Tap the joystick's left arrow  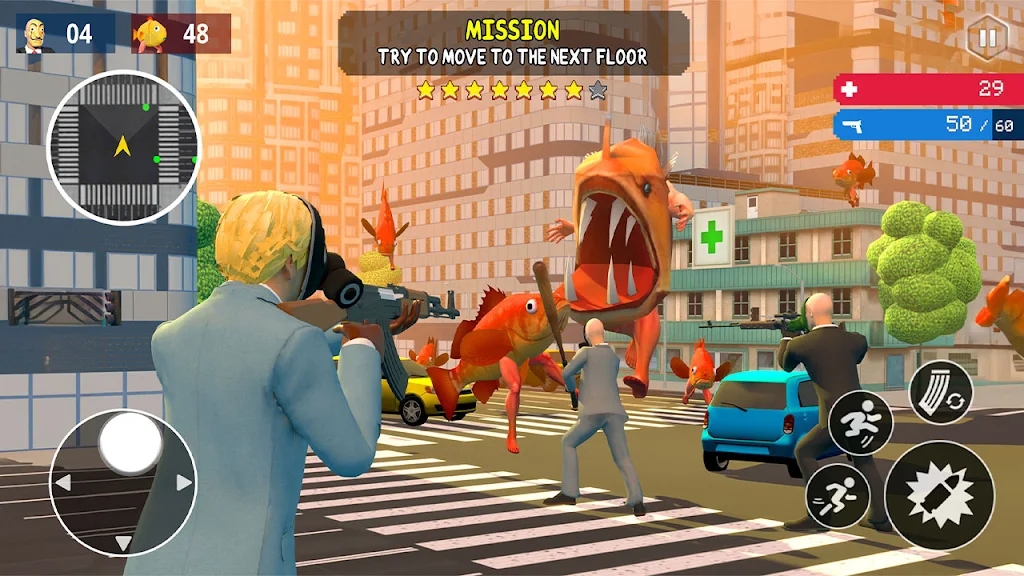(62, 484)
